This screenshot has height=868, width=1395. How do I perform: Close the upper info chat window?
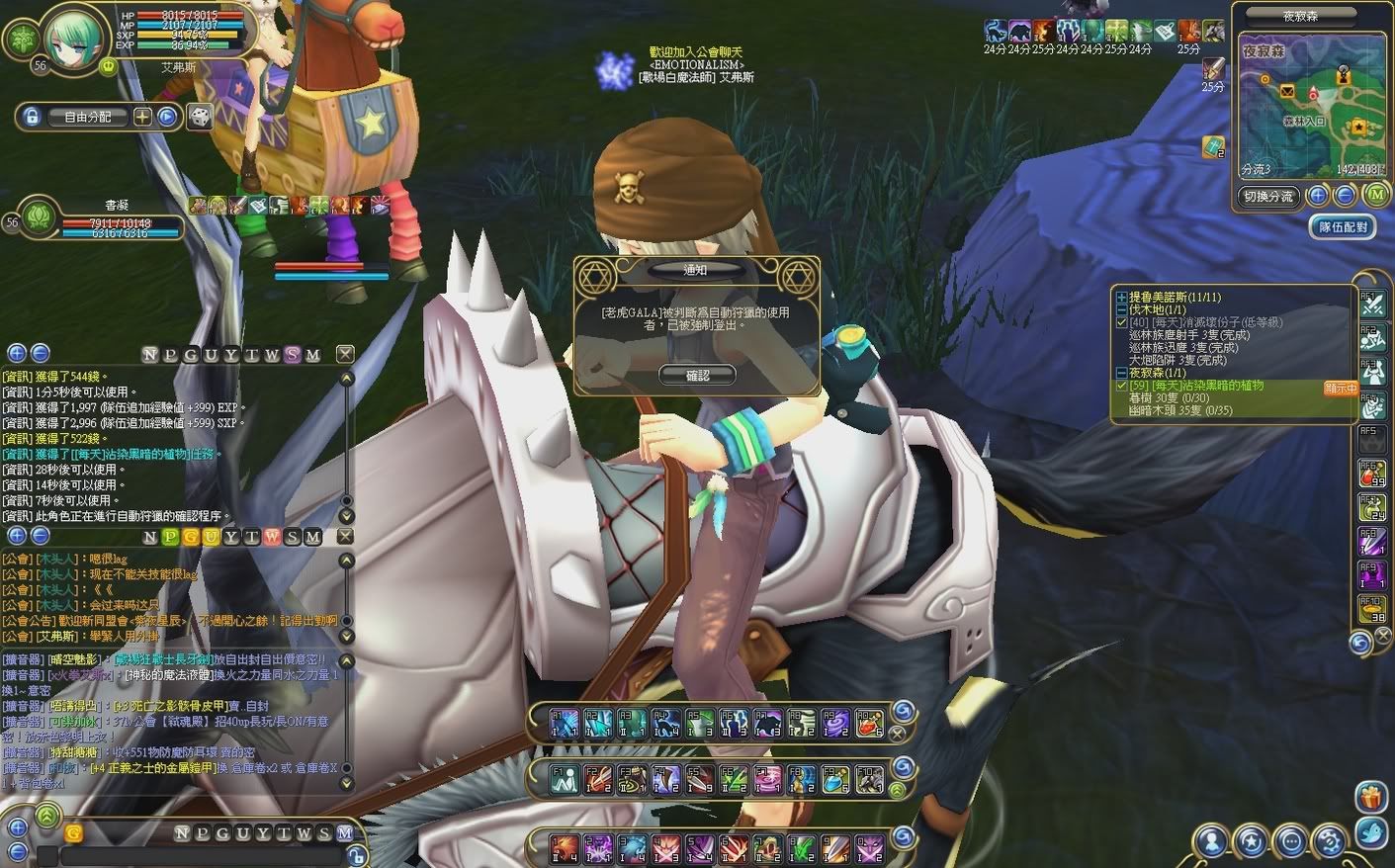pyautogui.click(x=345, y=354)
